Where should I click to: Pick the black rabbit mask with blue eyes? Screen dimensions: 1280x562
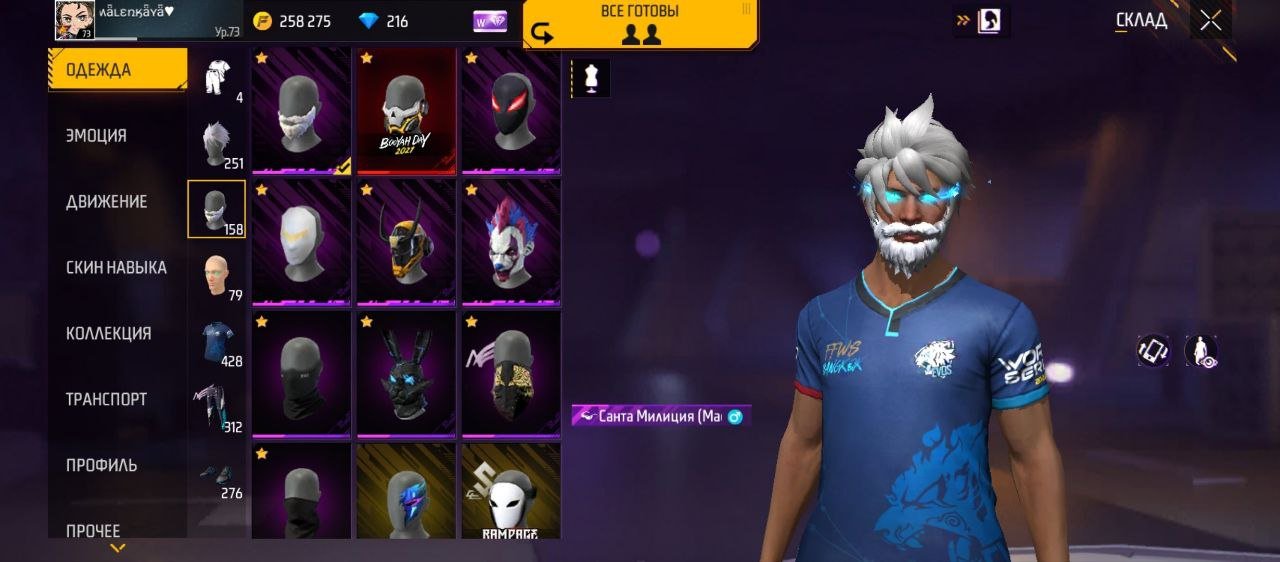406,374
